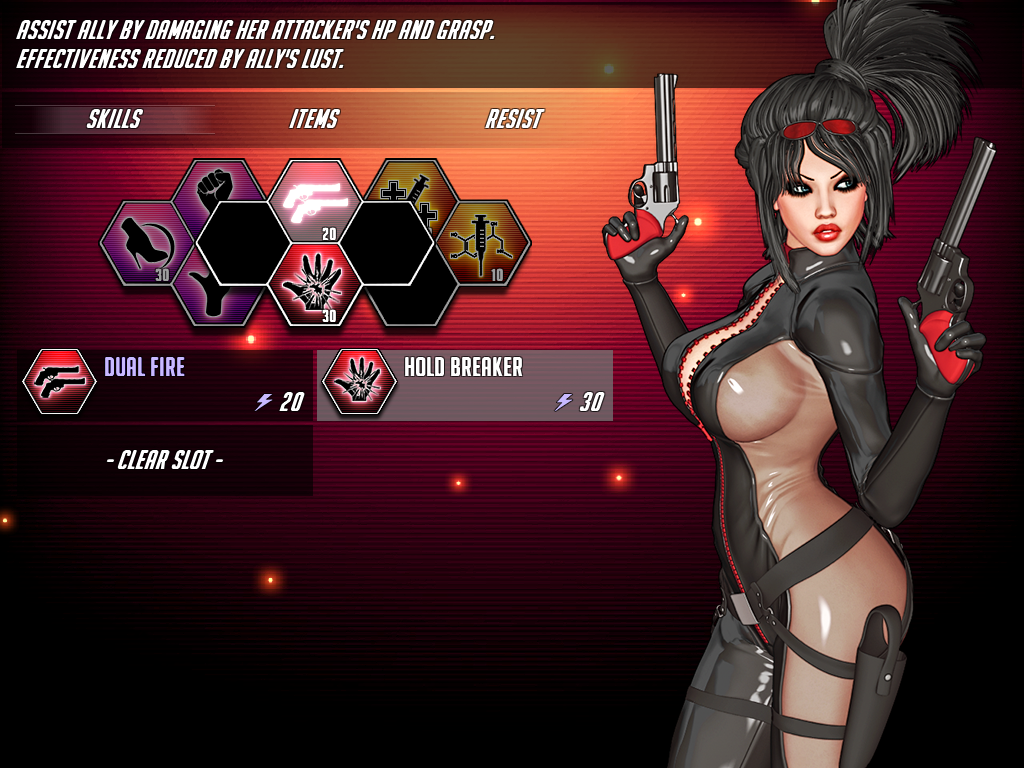This screenshot has width=1024, height=768.
Task: Choose Hold Breaker from the skill list
Action: (x=465, y=384)
